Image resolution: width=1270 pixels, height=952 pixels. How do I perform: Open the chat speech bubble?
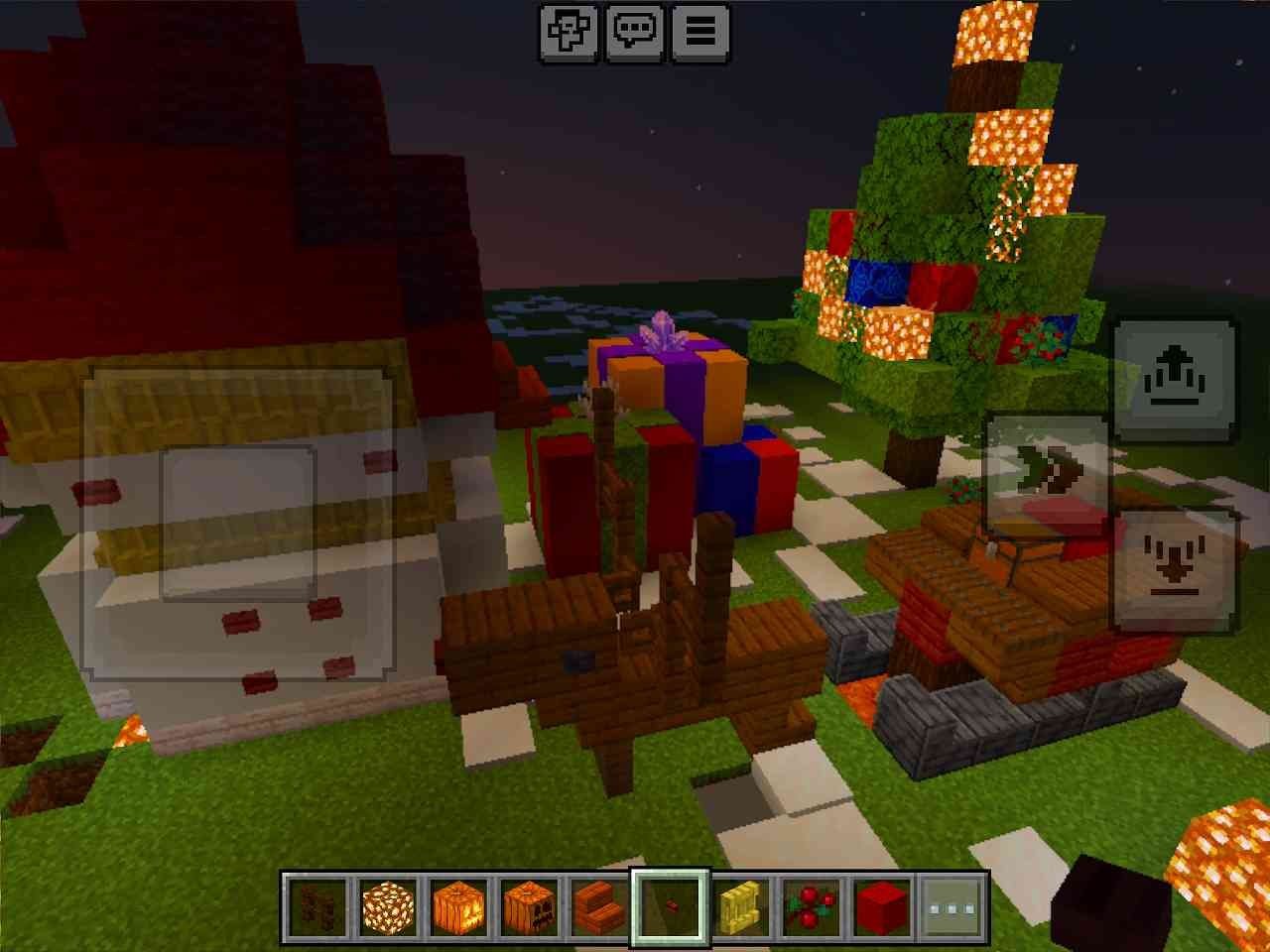coord(634,32)
